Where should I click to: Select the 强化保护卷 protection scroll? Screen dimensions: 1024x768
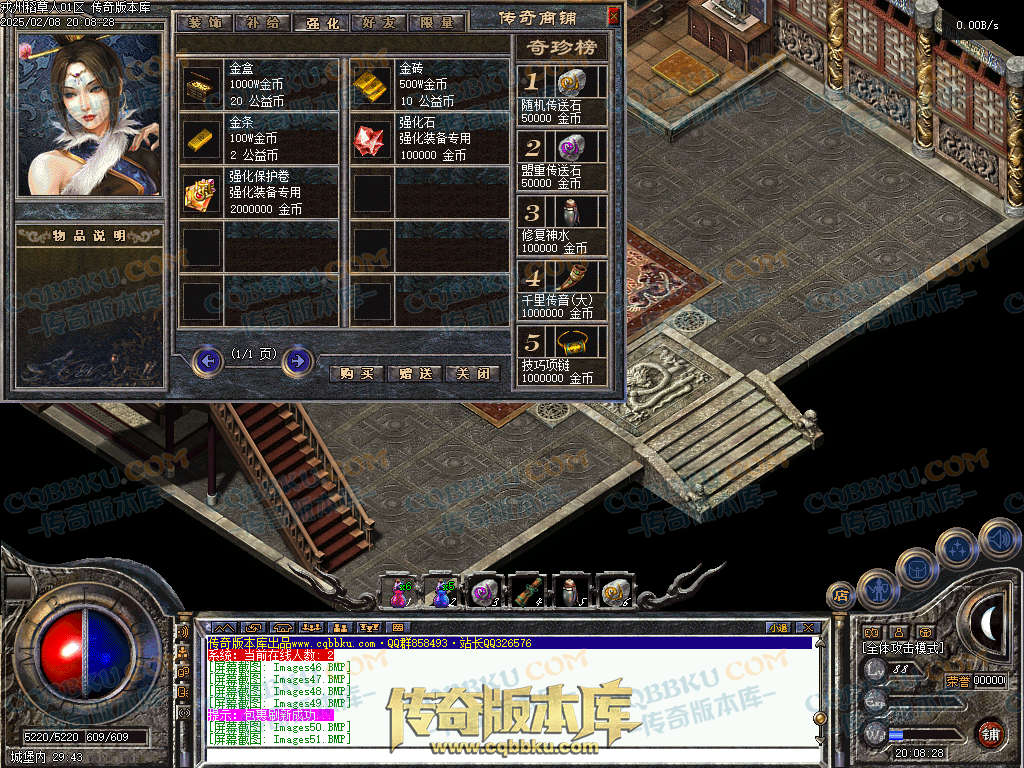pos(203,193)
